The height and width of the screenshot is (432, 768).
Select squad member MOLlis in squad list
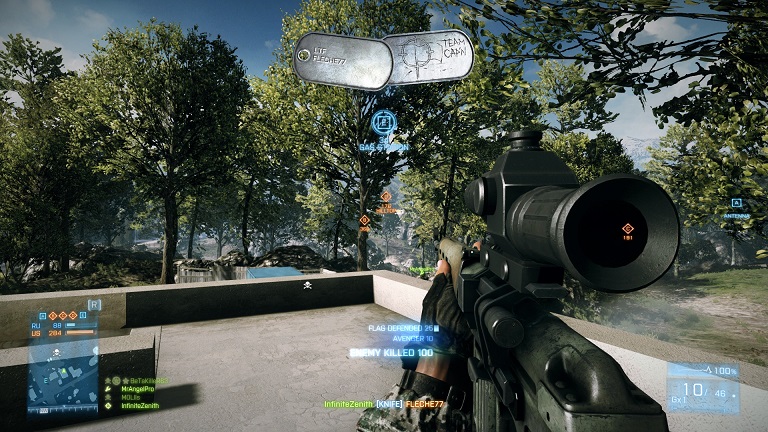(x=132, y=397)
